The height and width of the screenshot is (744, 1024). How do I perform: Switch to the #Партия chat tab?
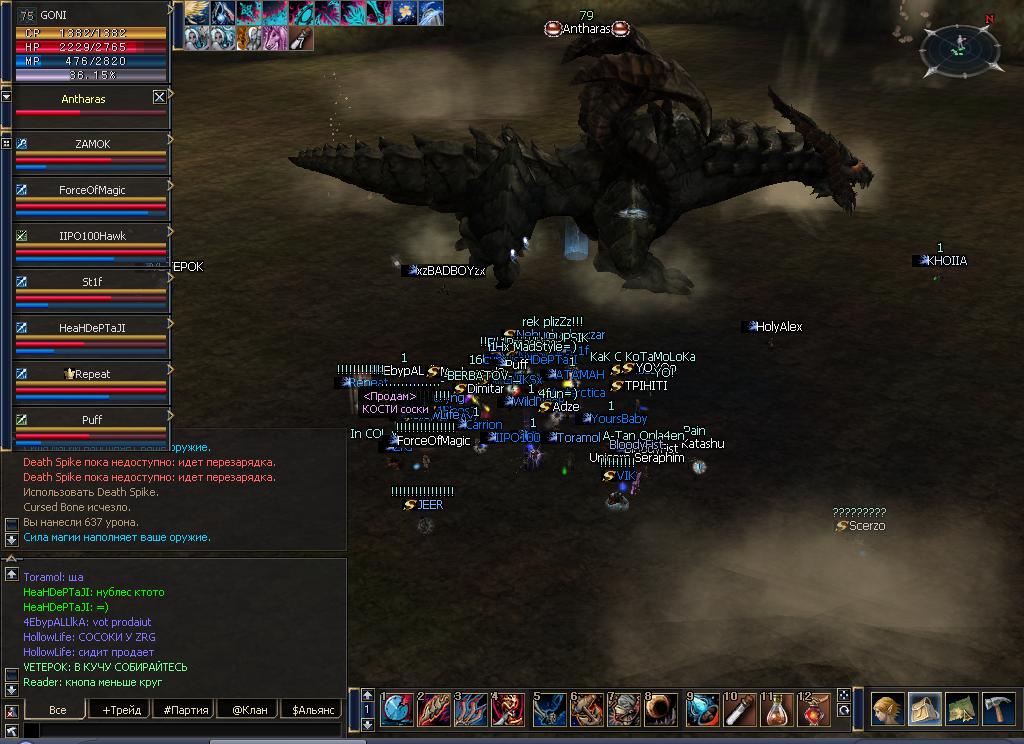(186, 709)
